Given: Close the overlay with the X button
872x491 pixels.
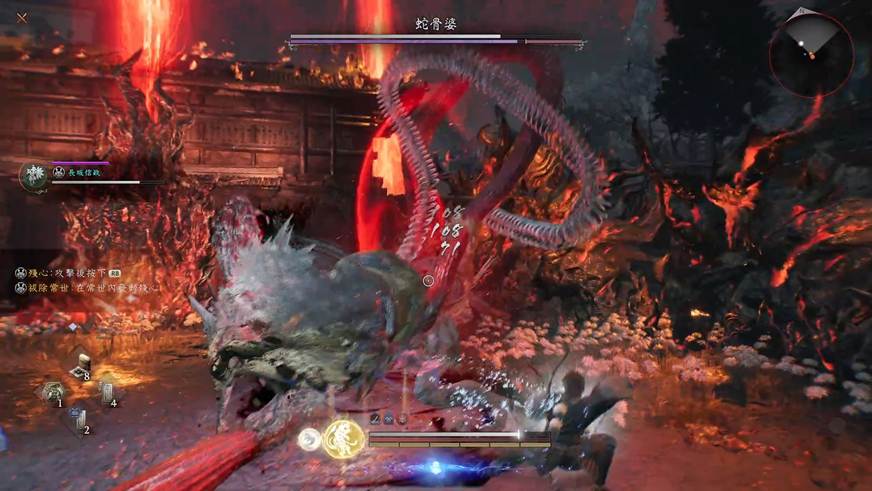Looking at the screenshot, I should 21,17.
